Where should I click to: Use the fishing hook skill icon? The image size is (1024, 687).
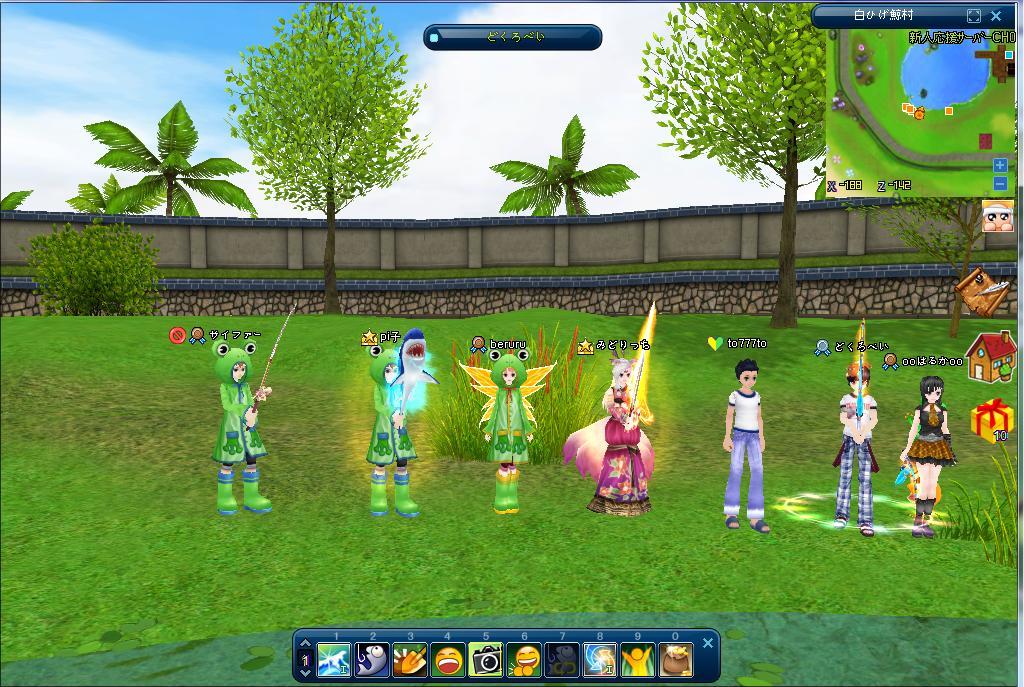[371, 660]
